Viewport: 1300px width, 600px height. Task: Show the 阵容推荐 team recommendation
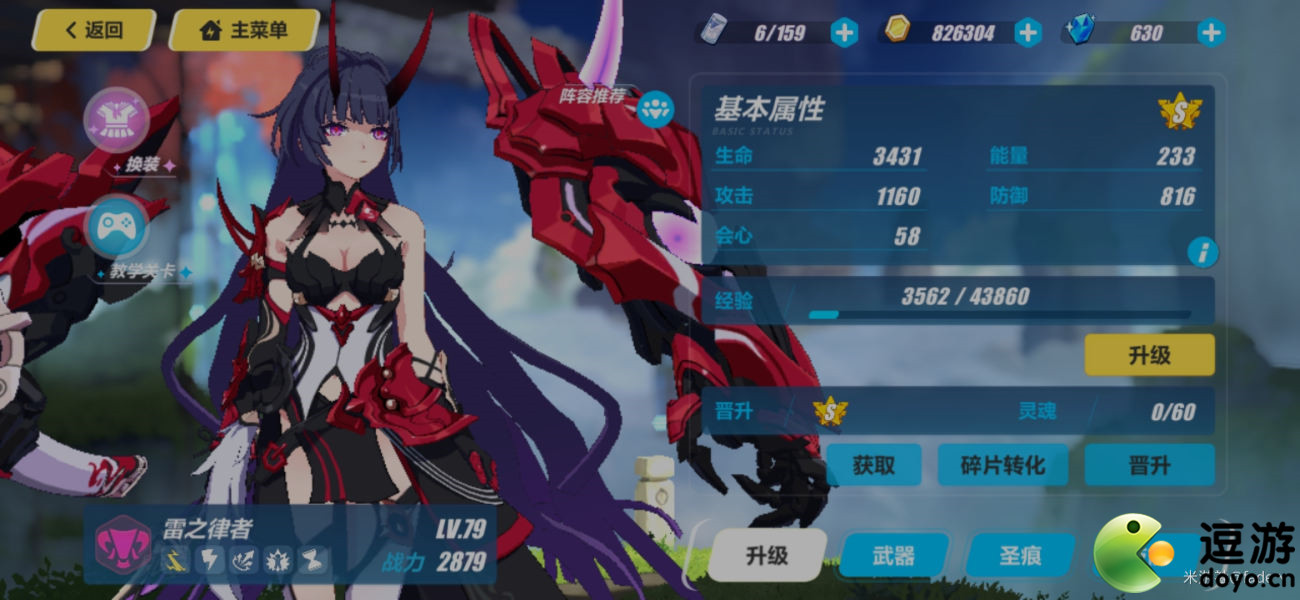[x=655, y=108]
